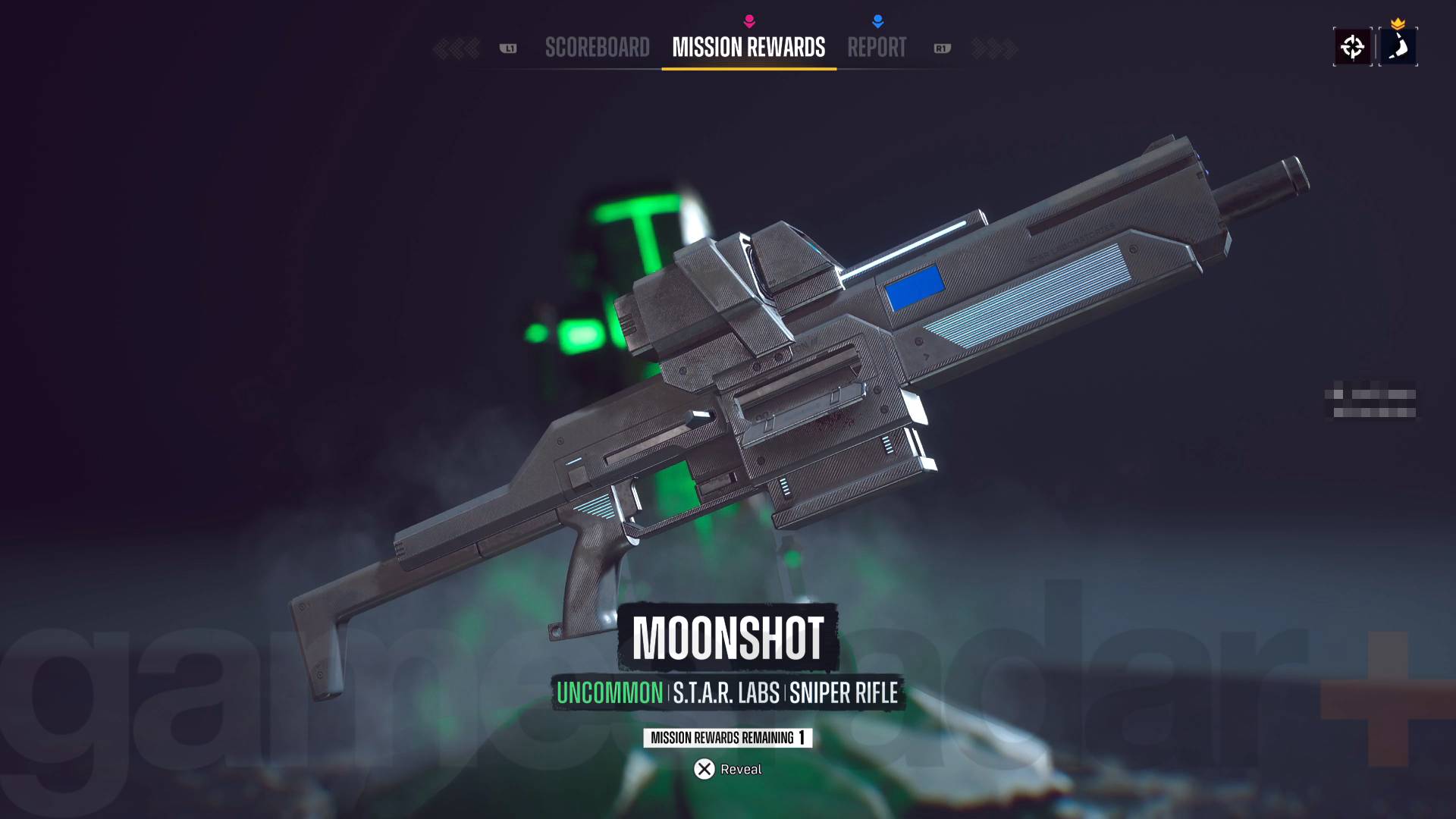1456x819 pixels.
Task: Reveal the next mission reward
Action: point(727,769)
